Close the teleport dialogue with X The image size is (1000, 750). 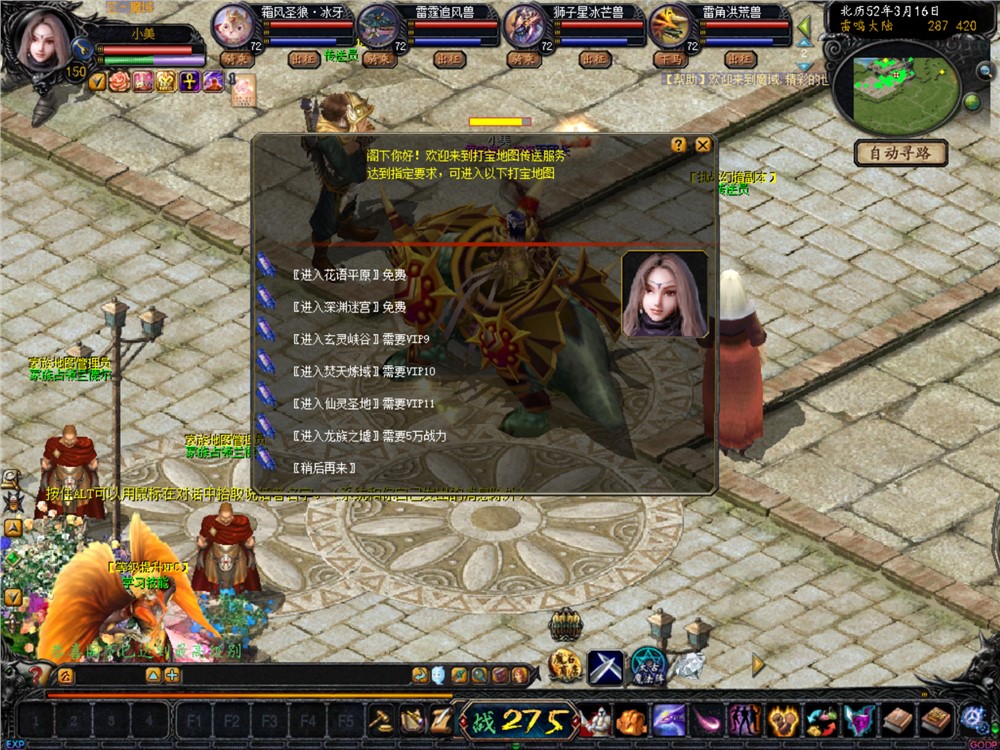click(703, 145)
